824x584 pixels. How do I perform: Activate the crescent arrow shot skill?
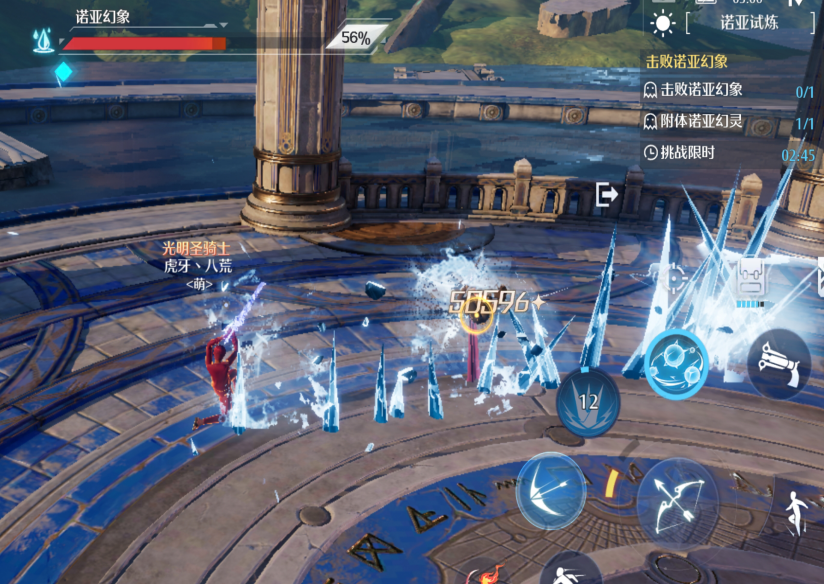pyautogui.click(x=550, y=489)
